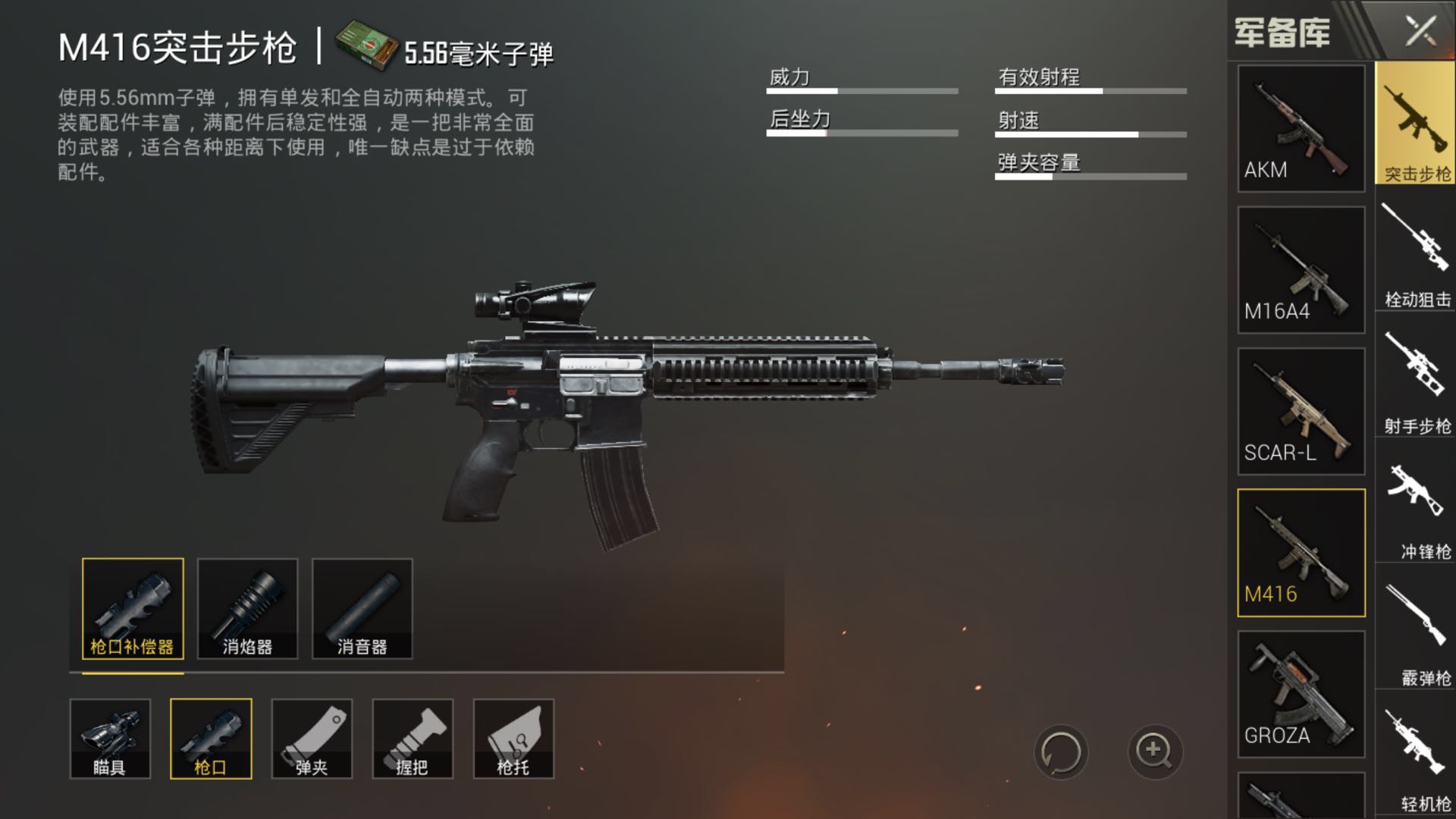The width and height of the screenshot is (1456, 819).
Task: Select the AKM weapon thumbnail
Action: click(x=1300, y=129)
